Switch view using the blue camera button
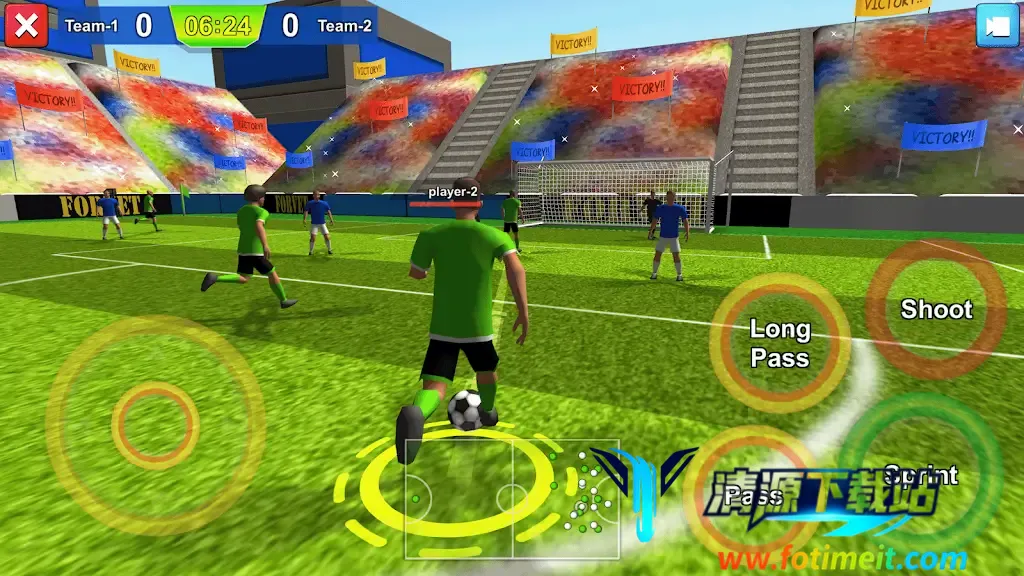 [997, 26]
